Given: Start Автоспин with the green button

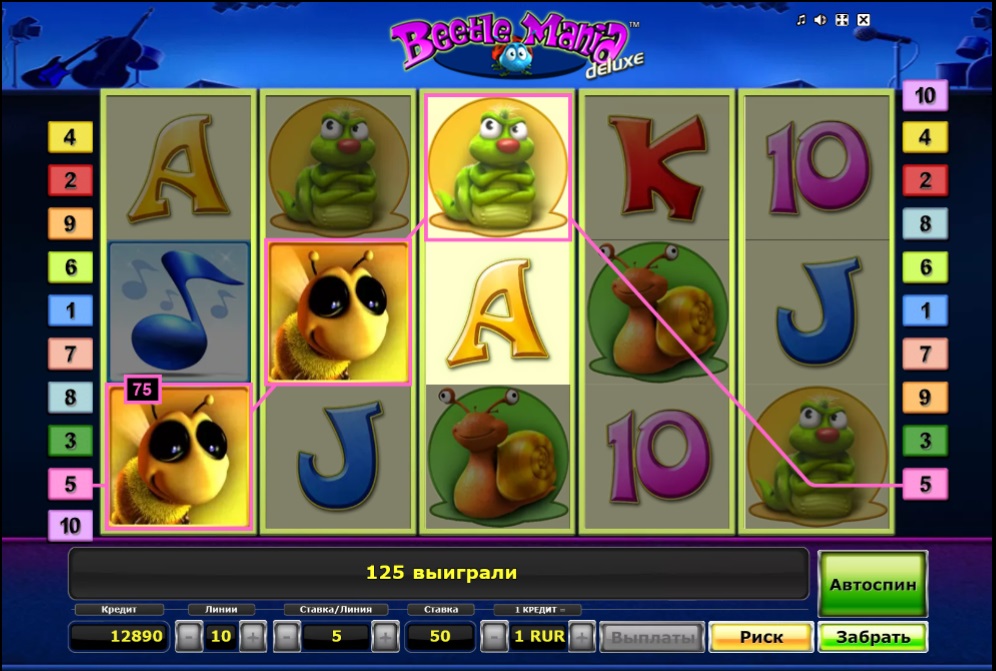Looking at the screenshot, I should (872, 583).
